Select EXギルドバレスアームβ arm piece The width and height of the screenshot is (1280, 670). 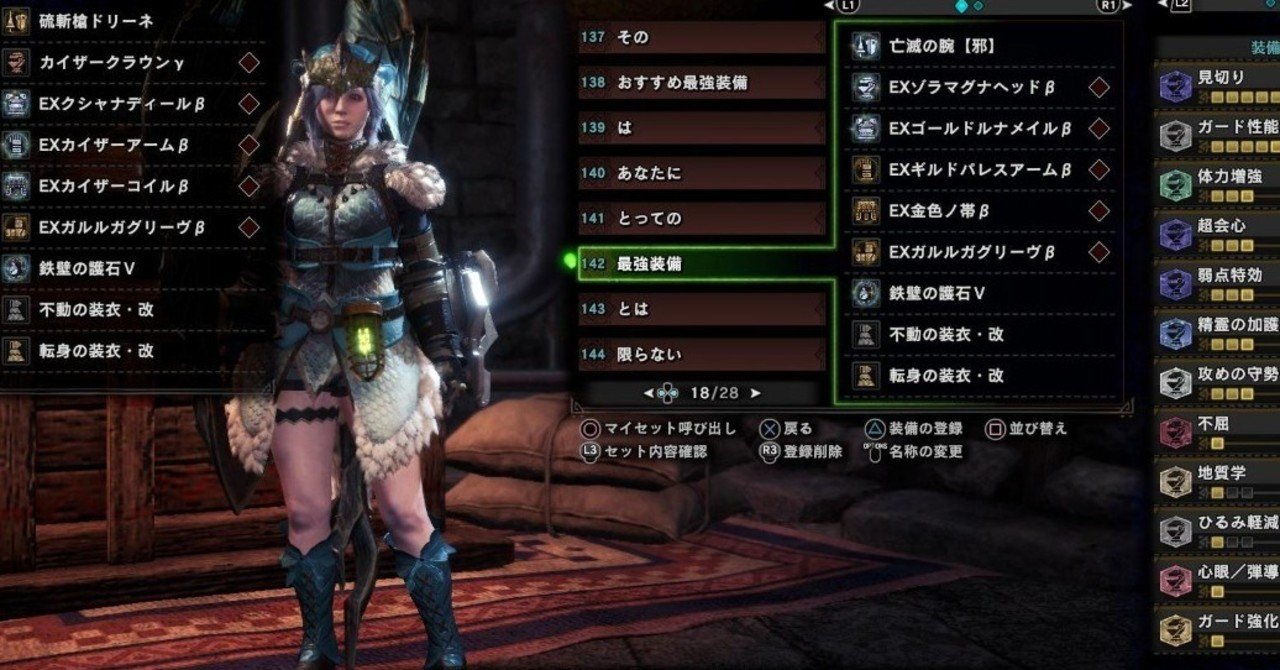point(978,170)
